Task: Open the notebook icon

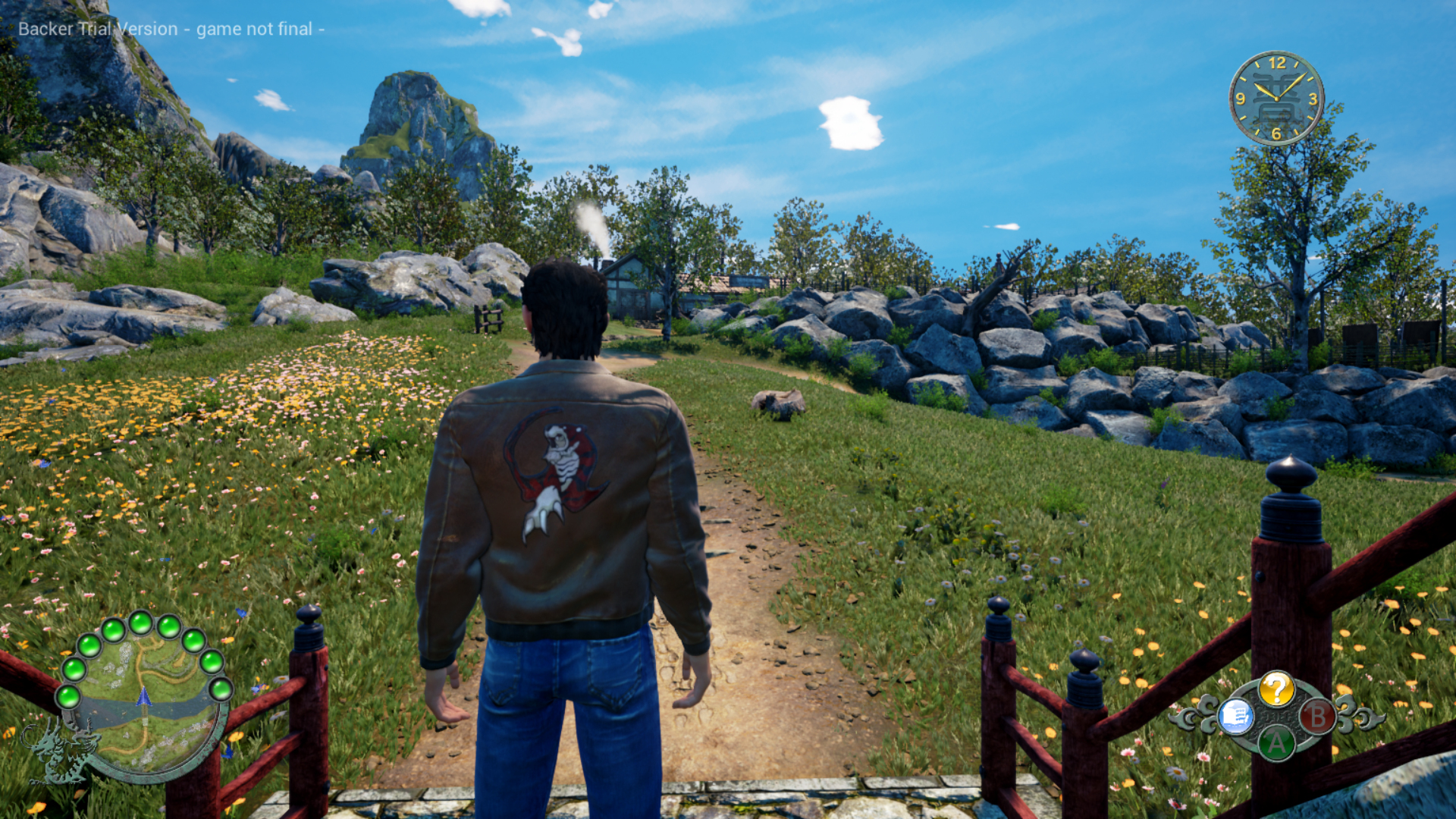Action: pyautogui.click(x=1235, y=716)
